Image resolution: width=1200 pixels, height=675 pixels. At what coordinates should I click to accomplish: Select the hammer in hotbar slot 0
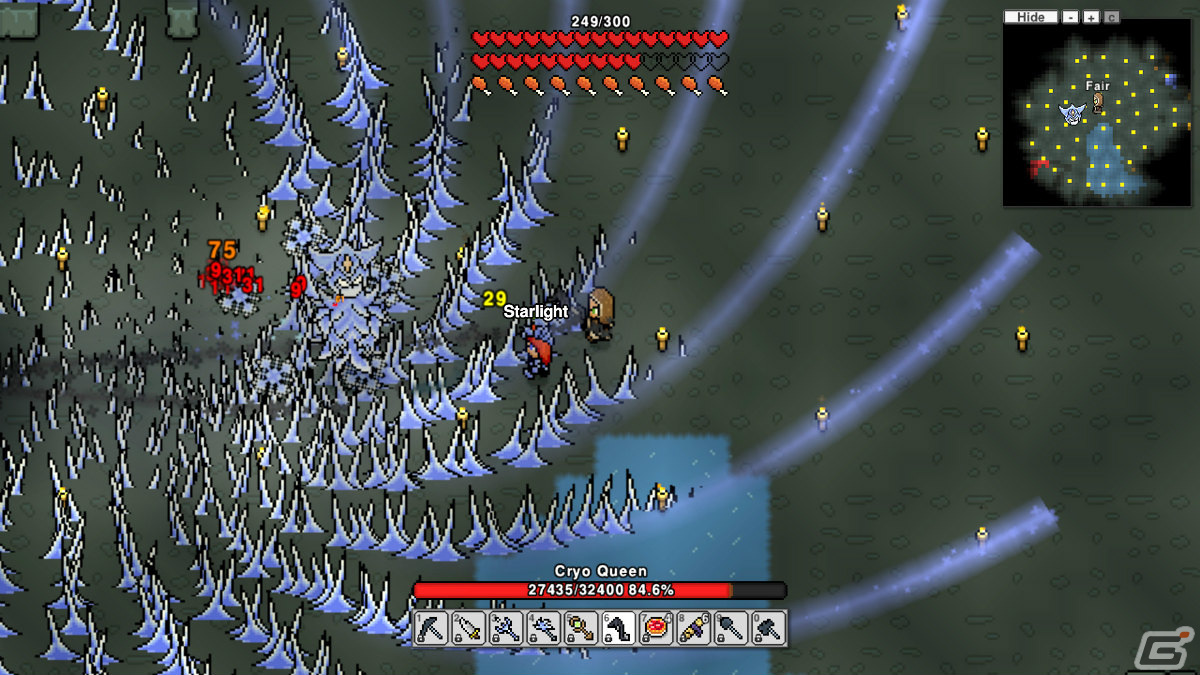(x=769, y=628)
